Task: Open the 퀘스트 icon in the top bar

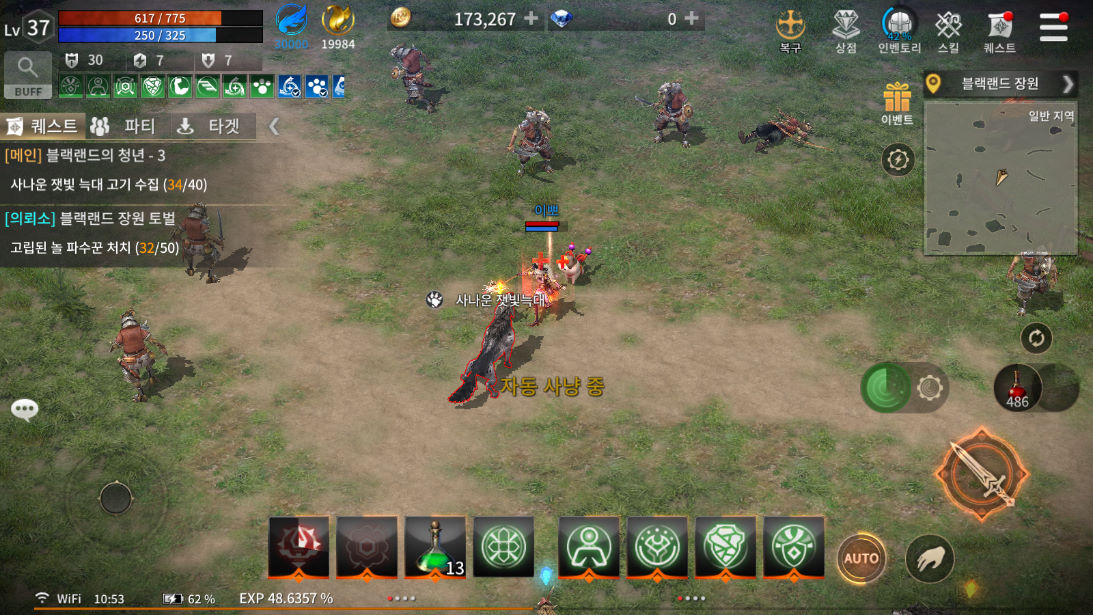Action: pyautogui.click(x=999, y=30)
